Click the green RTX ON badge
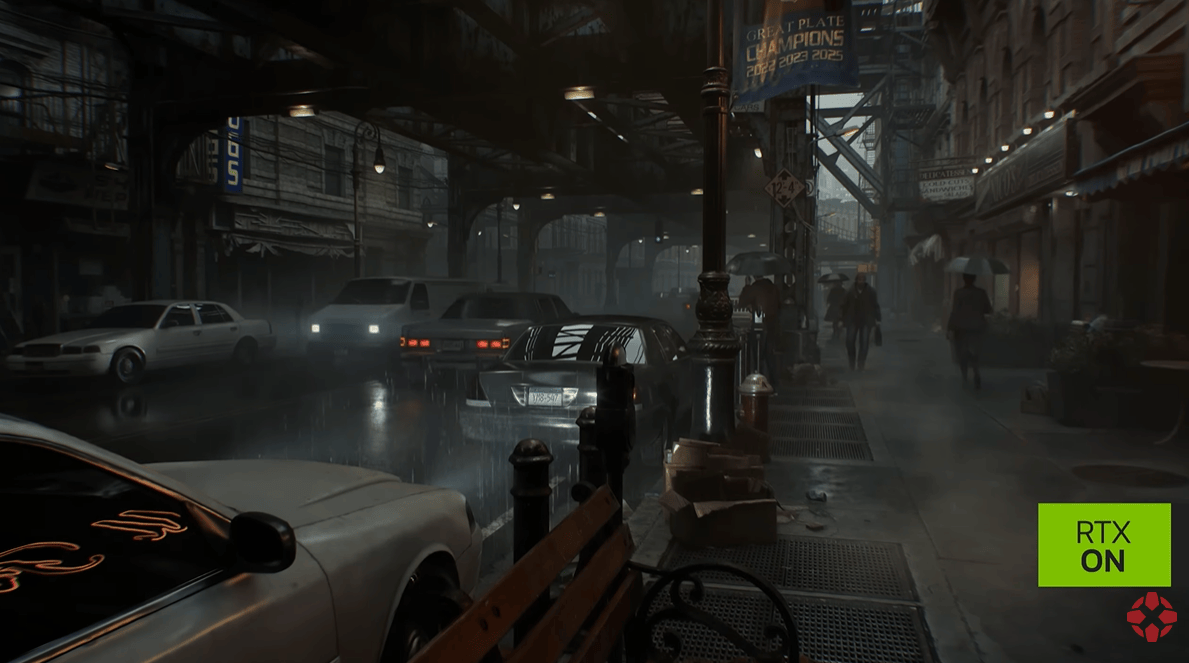The width and height of the screenshot is (1189, 663). (1103, 545)
